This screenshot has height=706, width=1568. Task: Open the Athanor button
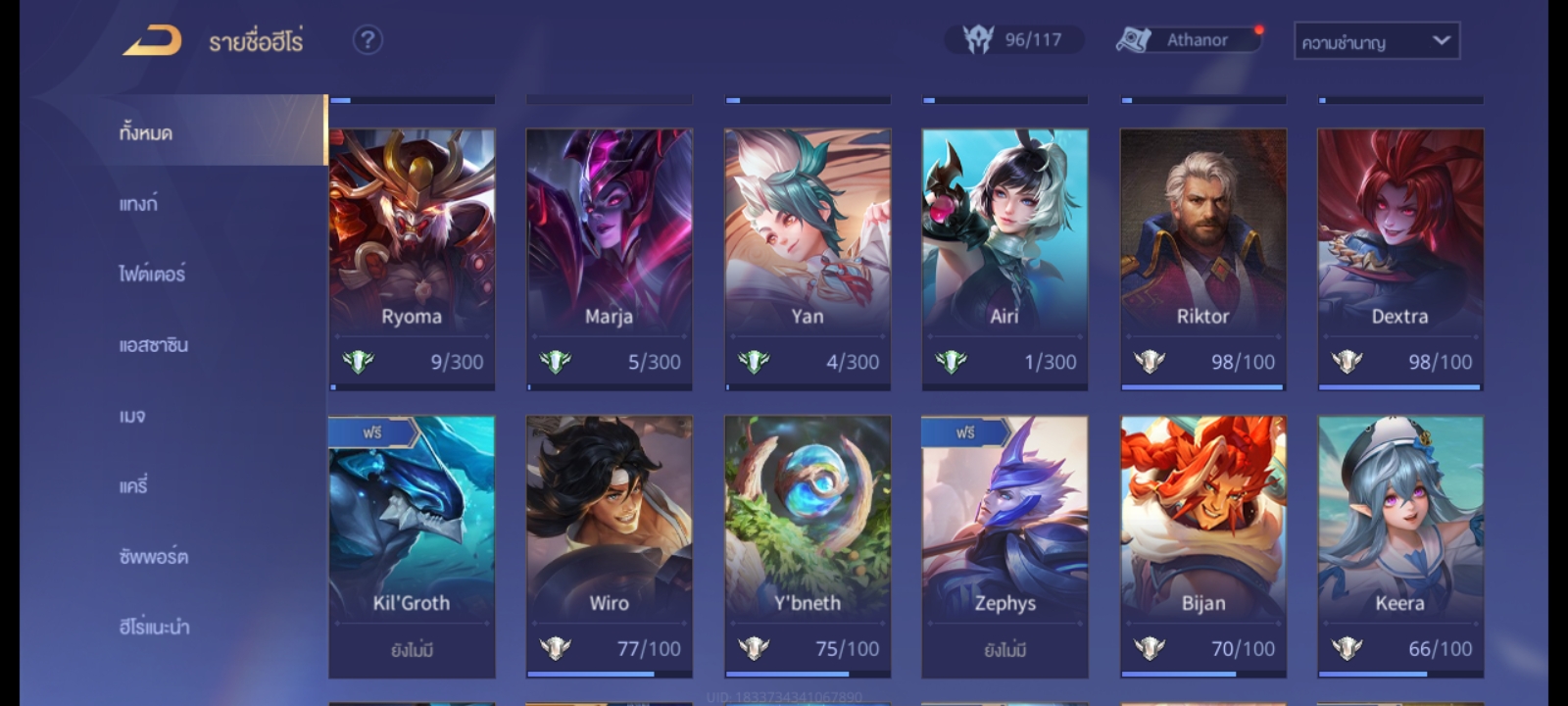tap(1189, 40)
